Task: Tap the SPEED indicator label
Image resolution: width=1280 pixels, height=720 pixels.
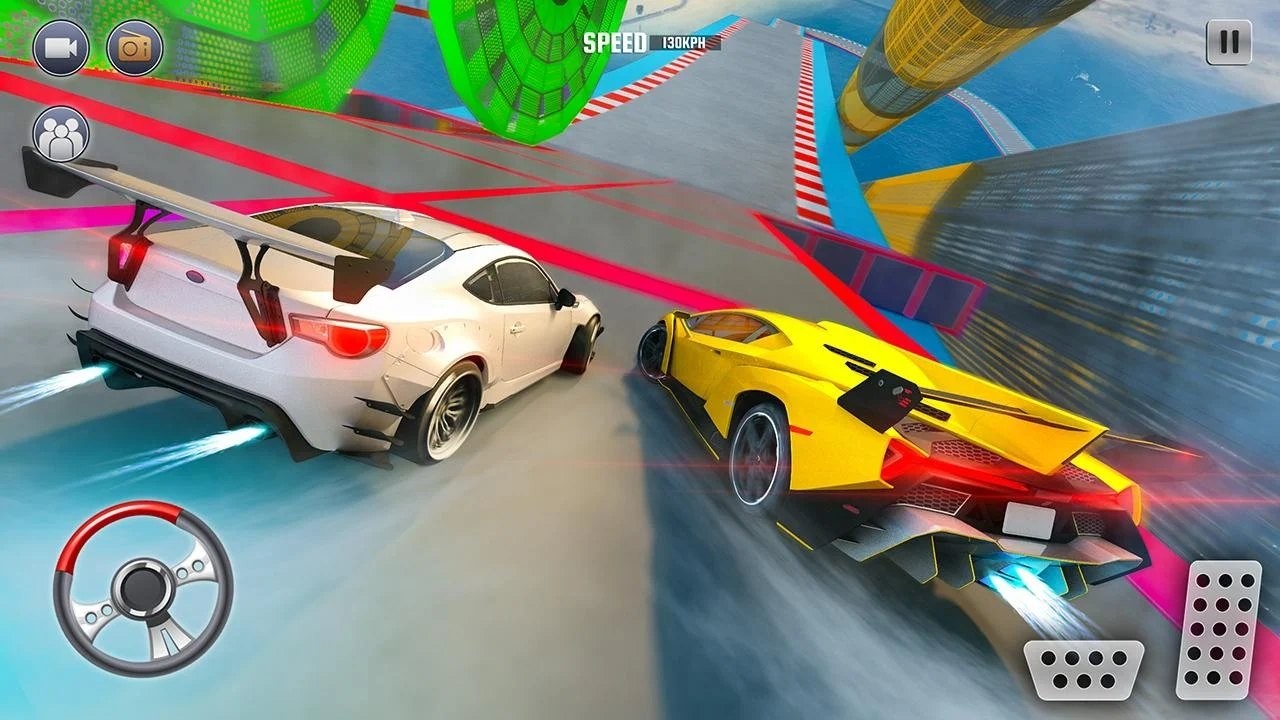Action: pyautogui.click(x=614, y=44)
